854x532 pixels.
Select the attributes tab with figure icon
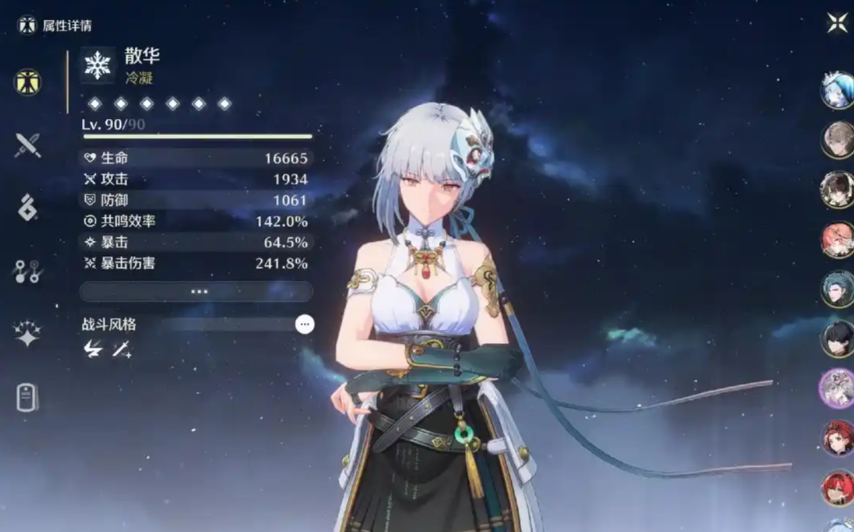[x=28, y=82]
